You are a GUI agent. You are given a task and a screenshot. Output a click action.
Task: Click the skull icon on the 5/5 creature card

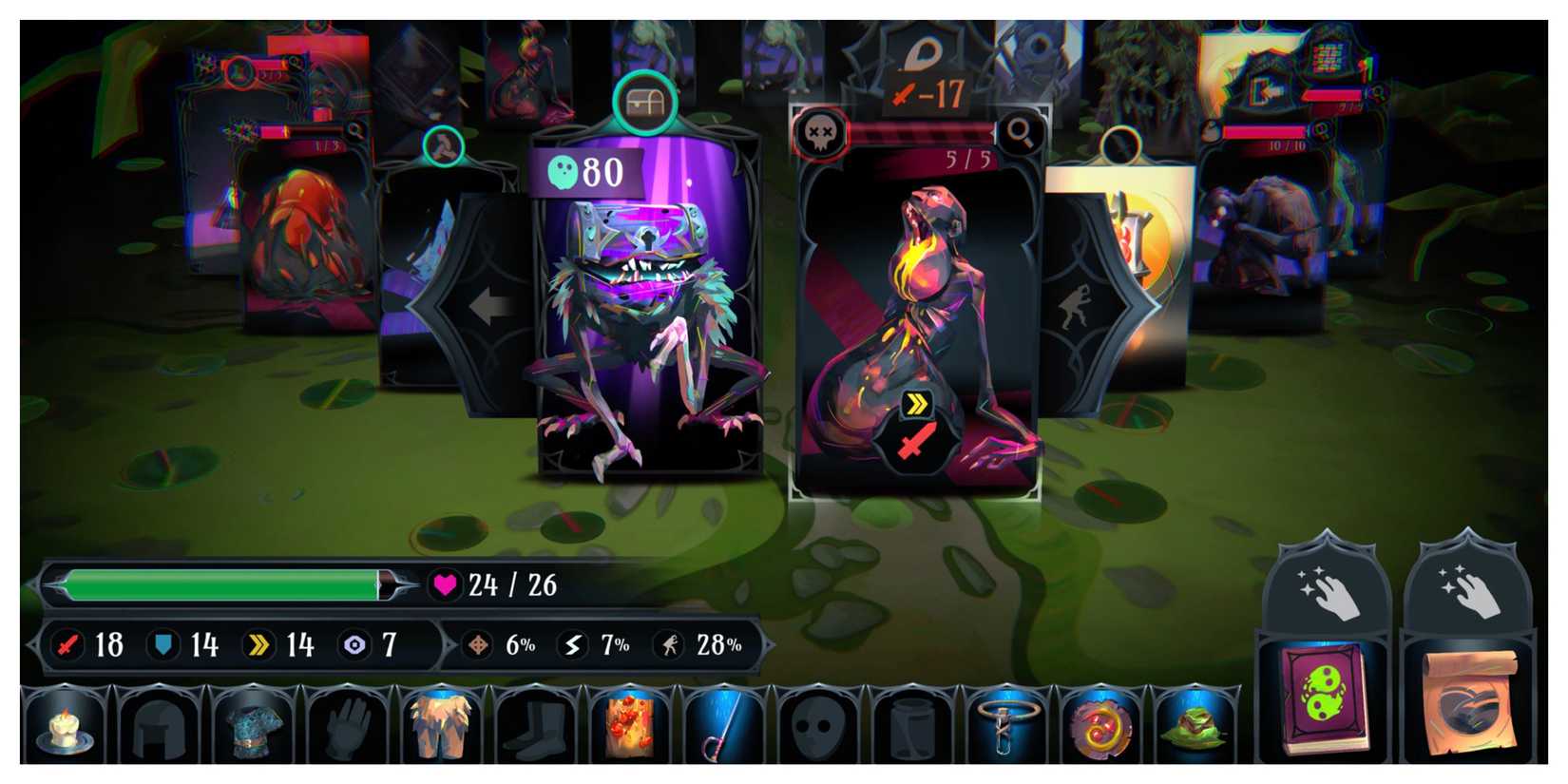(823, 132)
